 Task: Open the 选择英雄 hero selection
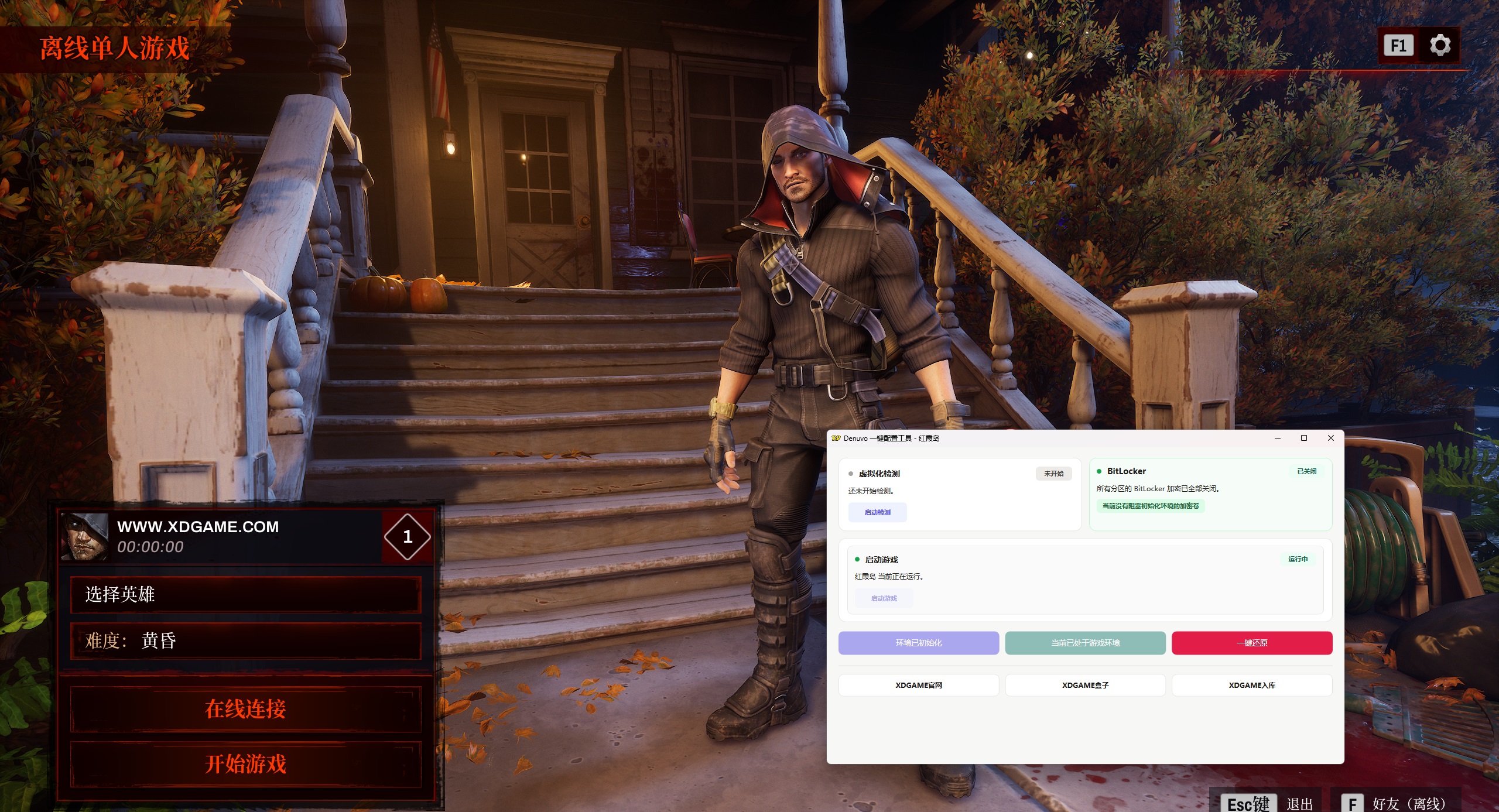click(x=245, y=595)
